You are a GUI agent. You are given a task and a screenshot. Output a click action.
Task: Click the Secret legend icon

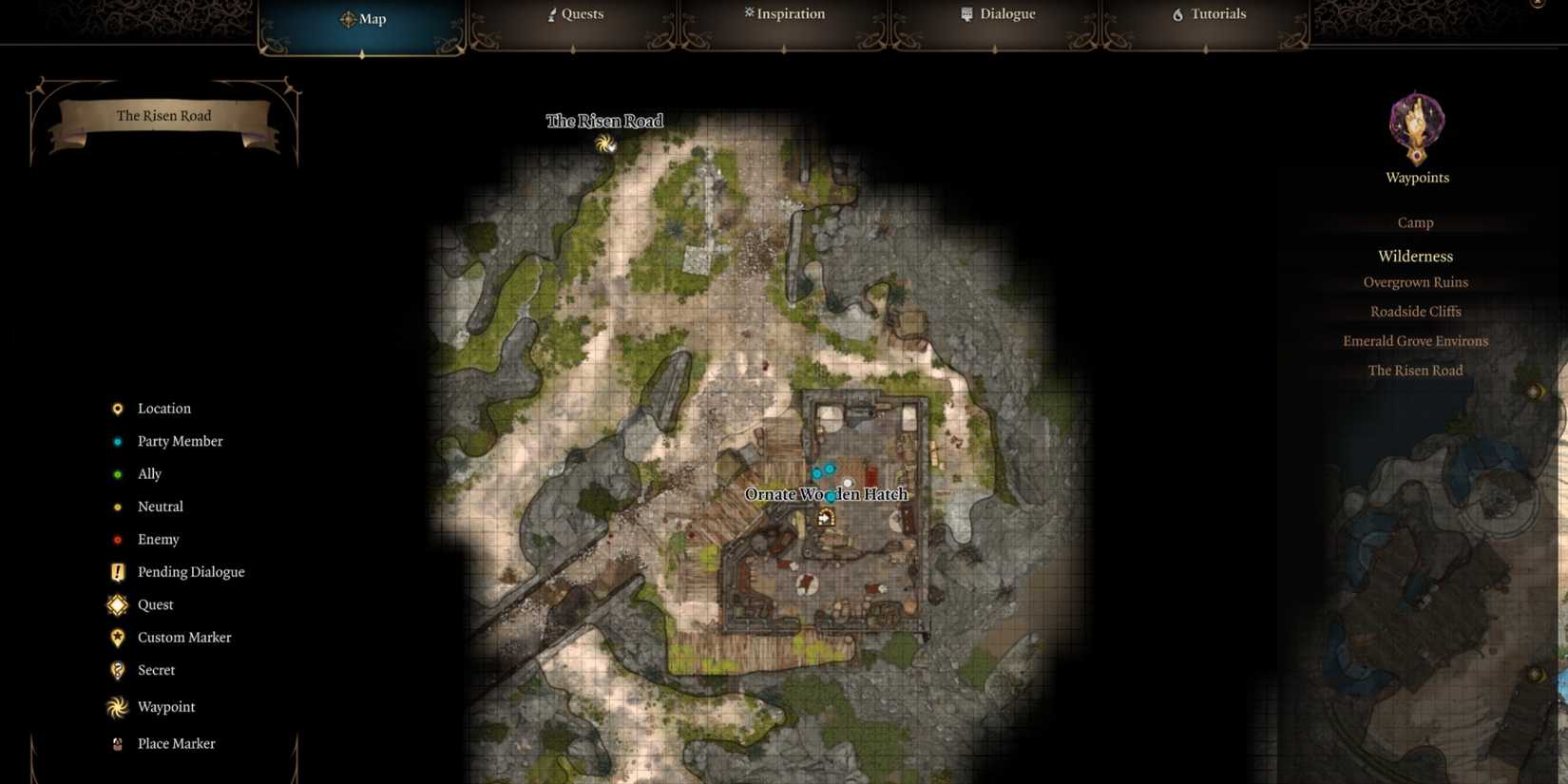117,670
